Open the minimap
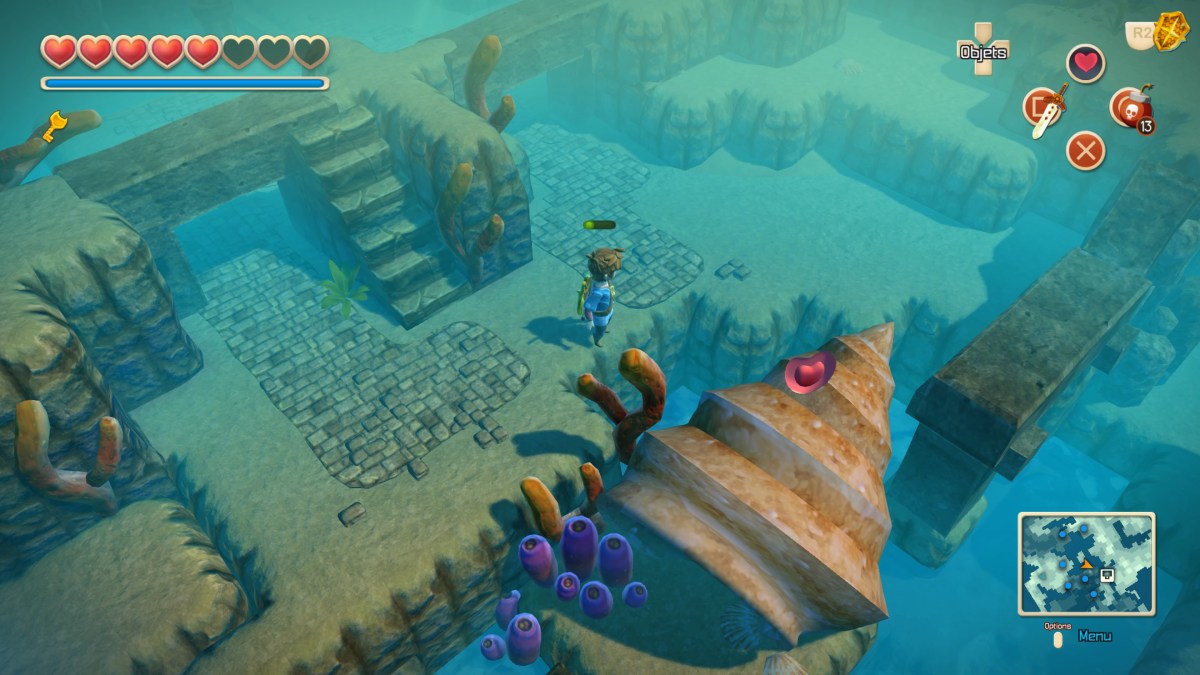The height and width of the screenshot is (675, 1200). pos(1086,563)
